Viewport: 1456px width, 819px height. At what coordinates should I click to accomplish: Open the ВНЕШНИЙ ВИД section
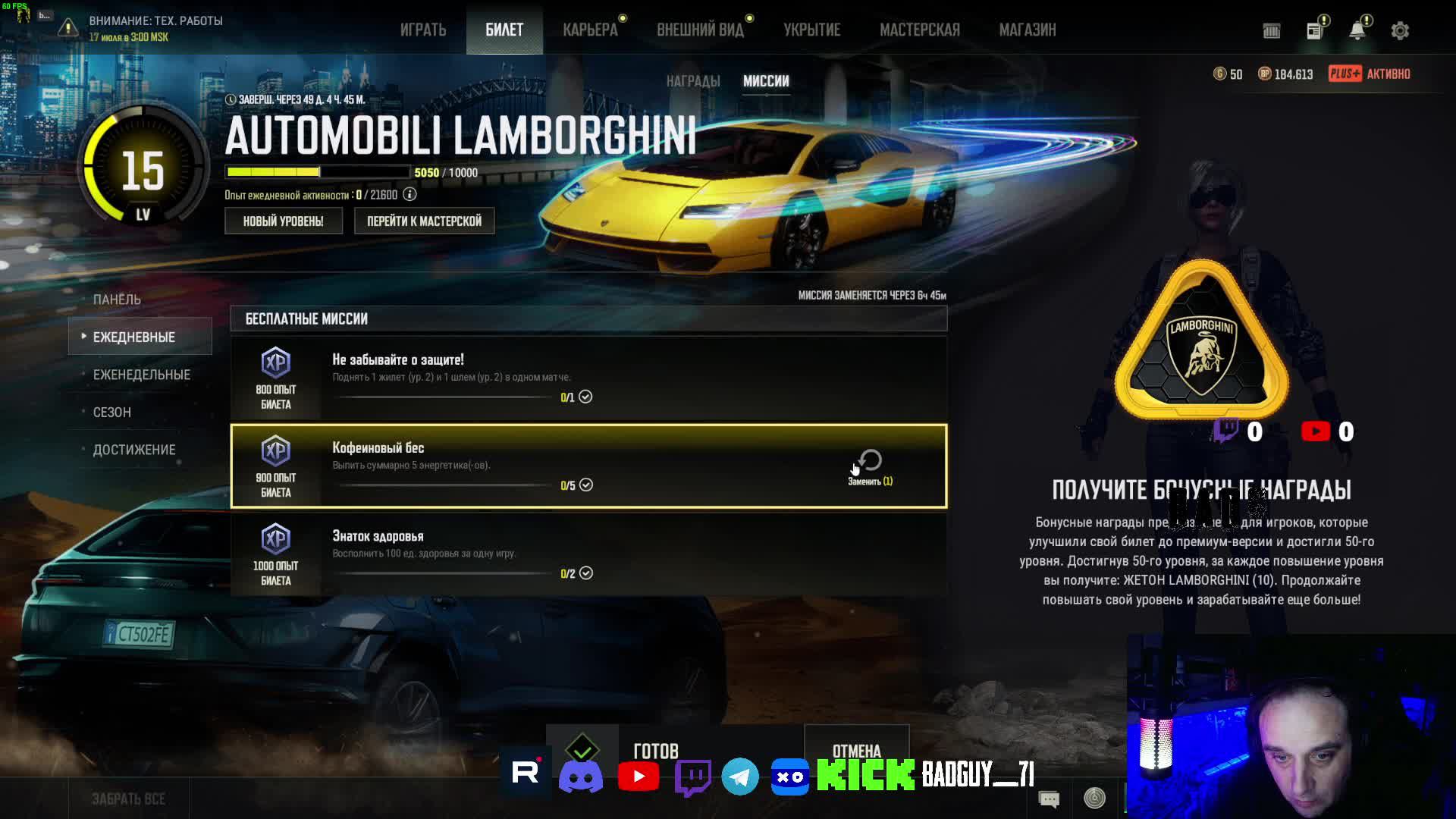point(700,30)
